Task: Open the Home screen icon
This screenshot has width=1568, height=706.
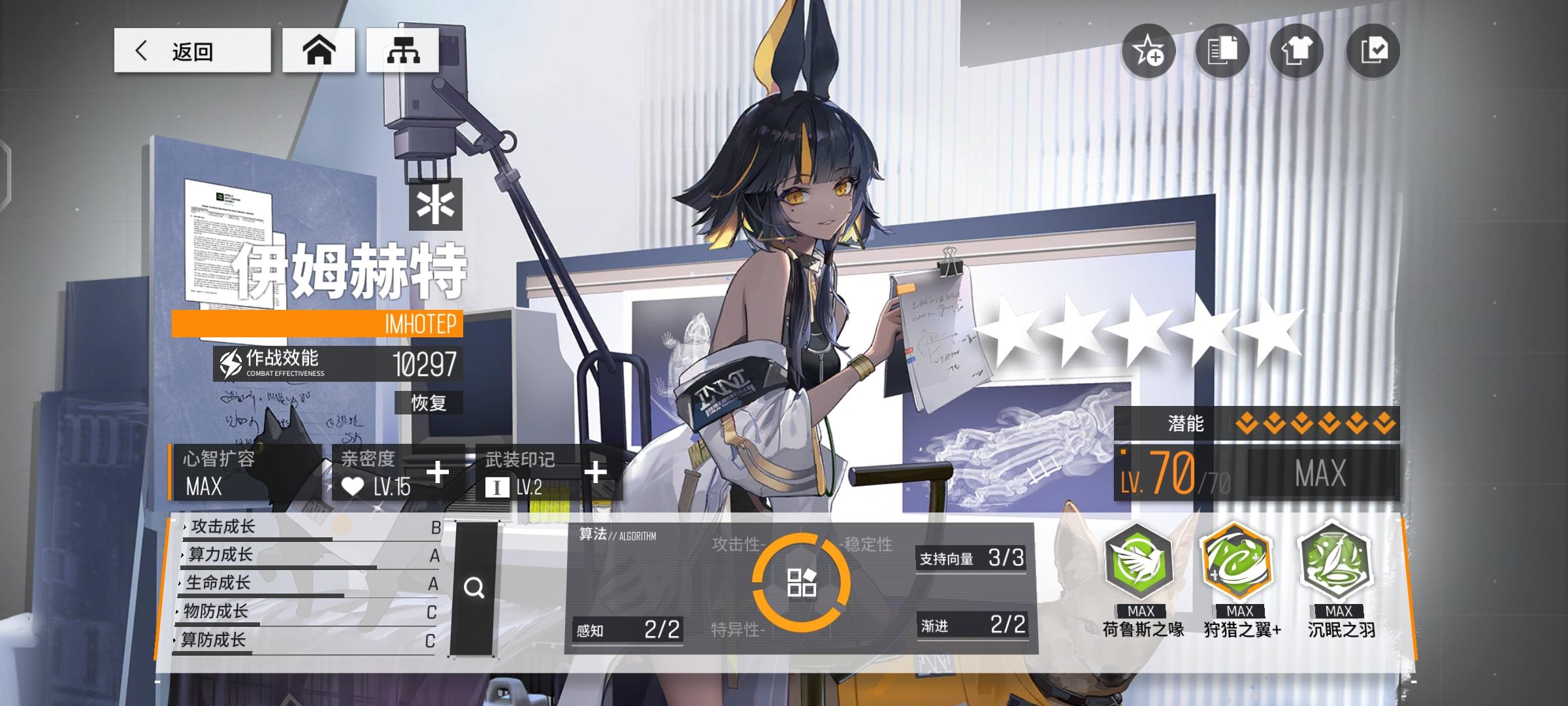Action: point(319,50)
